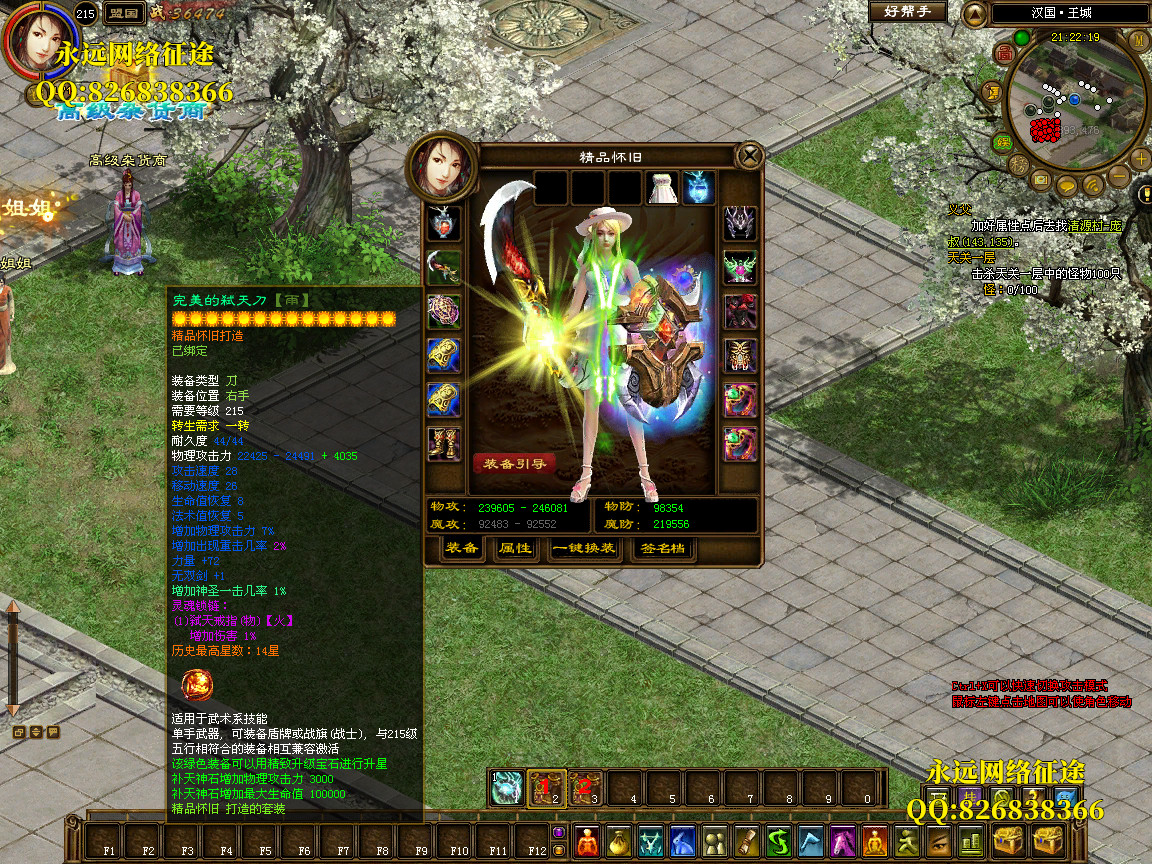Select the equipped blade weapon slot
The width and height of the screenshot is (1152, 864).
(x=444, y=266)
